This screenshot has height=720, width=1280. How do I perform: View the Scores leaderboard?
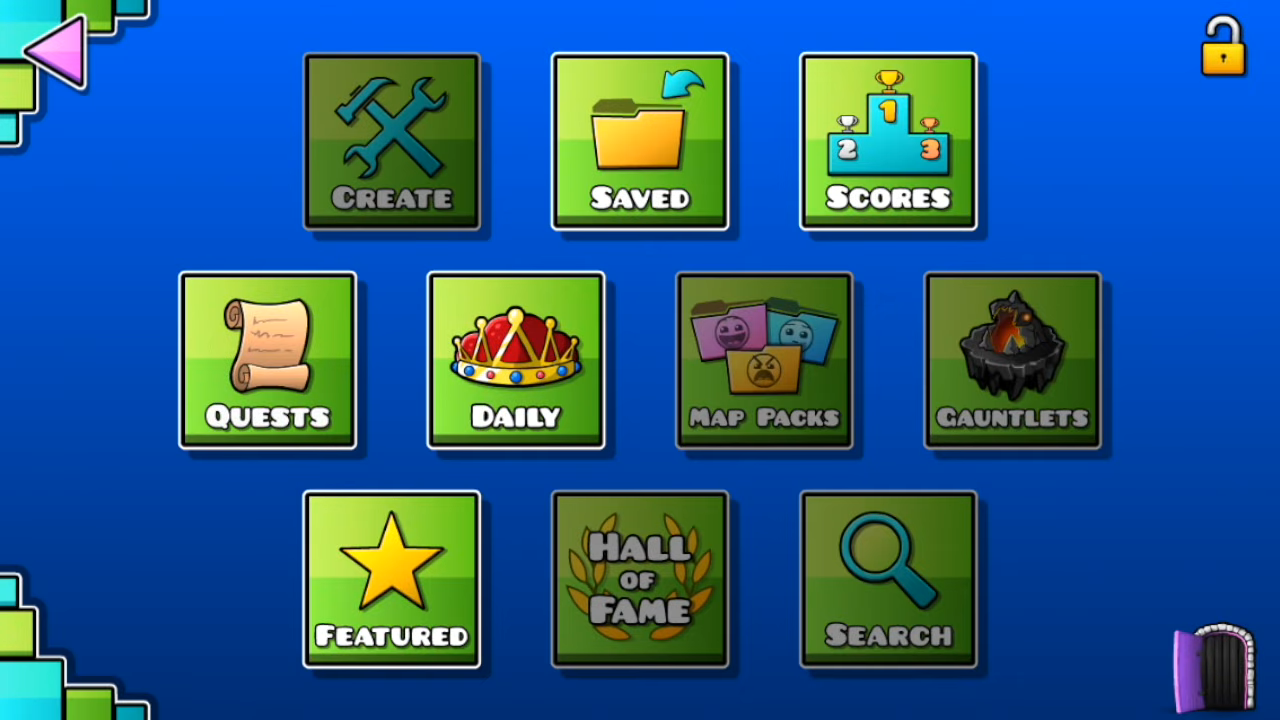887,141
